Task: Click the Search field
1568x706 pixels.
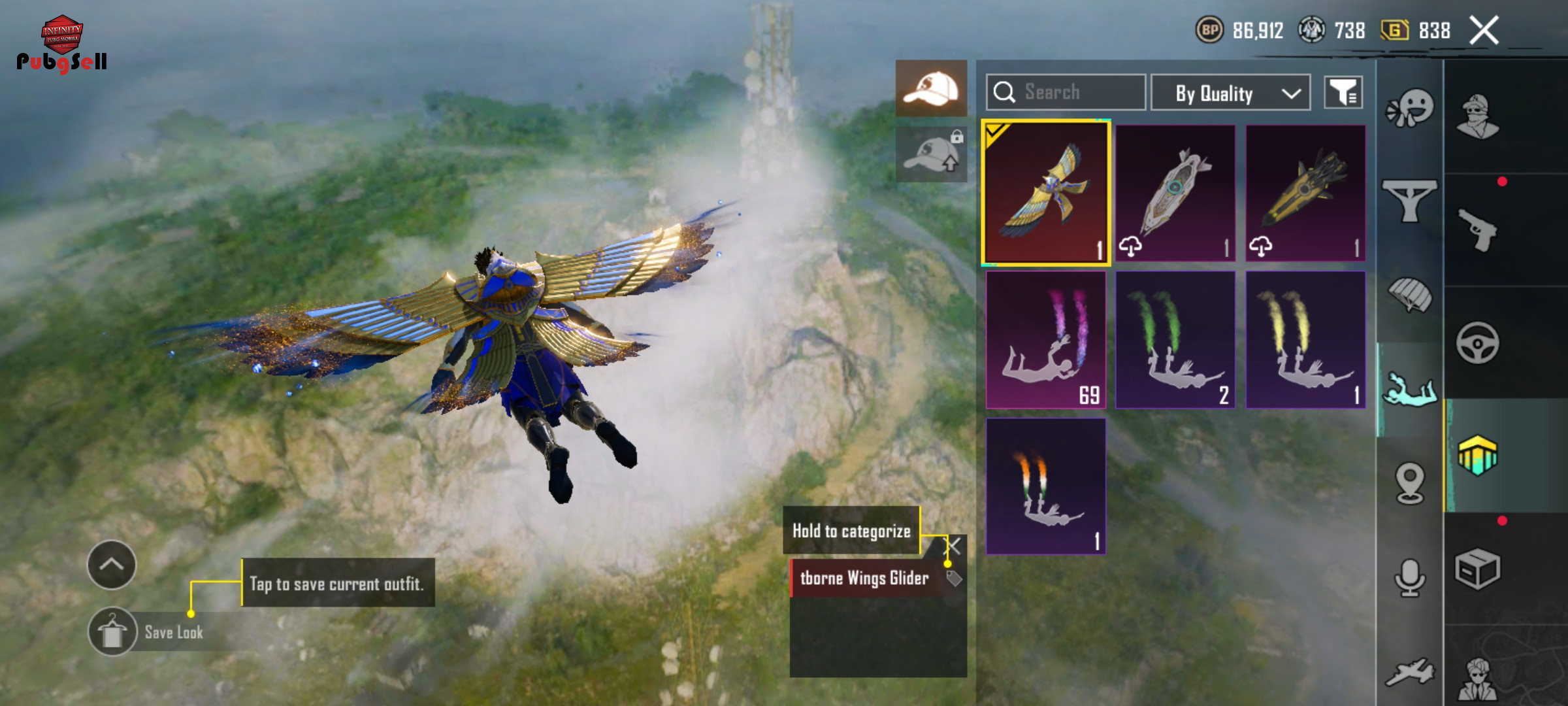Action: (1066, 92)
